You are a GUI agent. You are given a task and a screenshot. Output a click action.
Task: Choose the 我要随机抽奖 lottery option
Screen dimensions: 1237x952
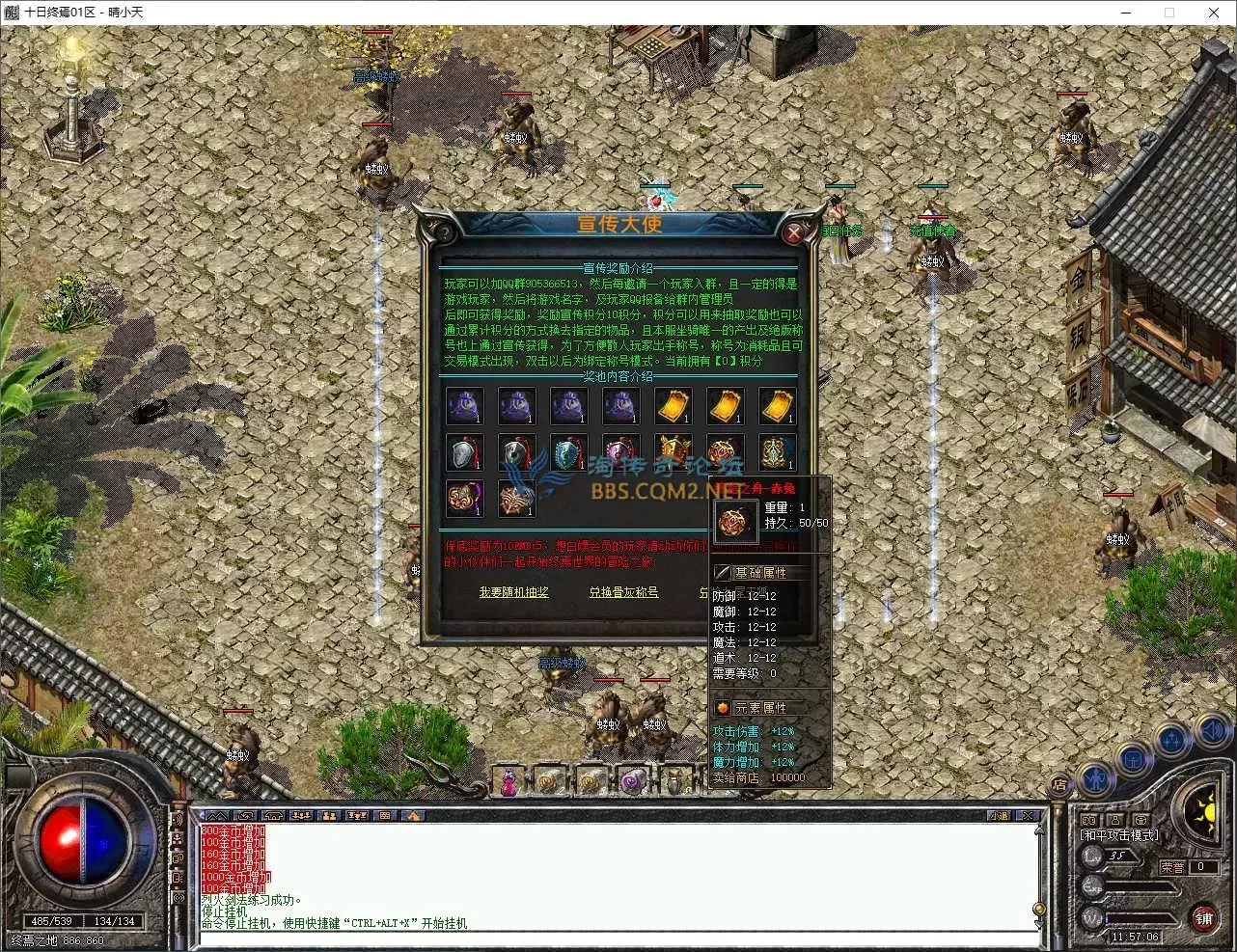click(513, 592)
